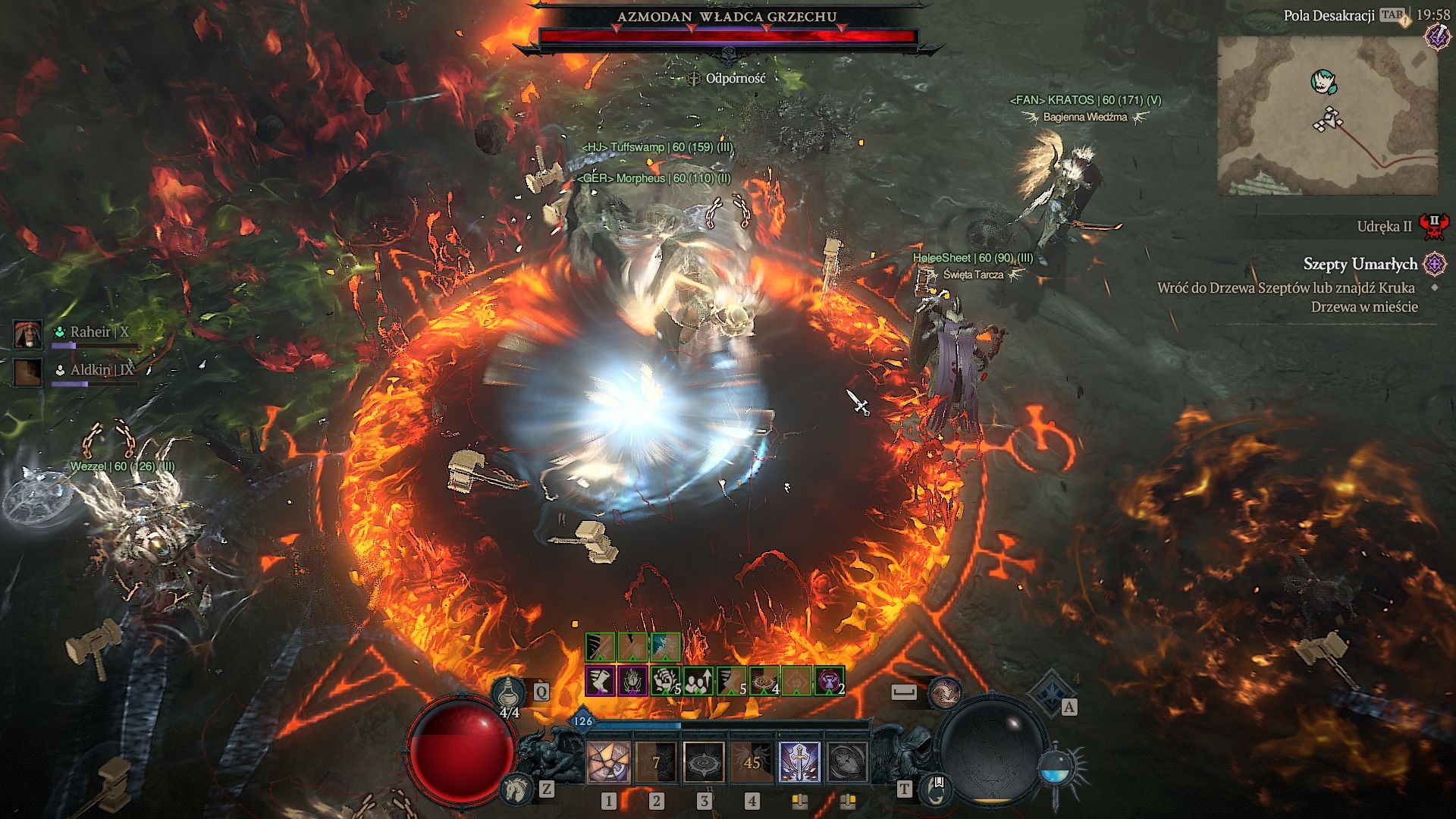Screen dimensions: 1456x819
Task: Activate the glowing holy sword skill
Action: [799, 761]
